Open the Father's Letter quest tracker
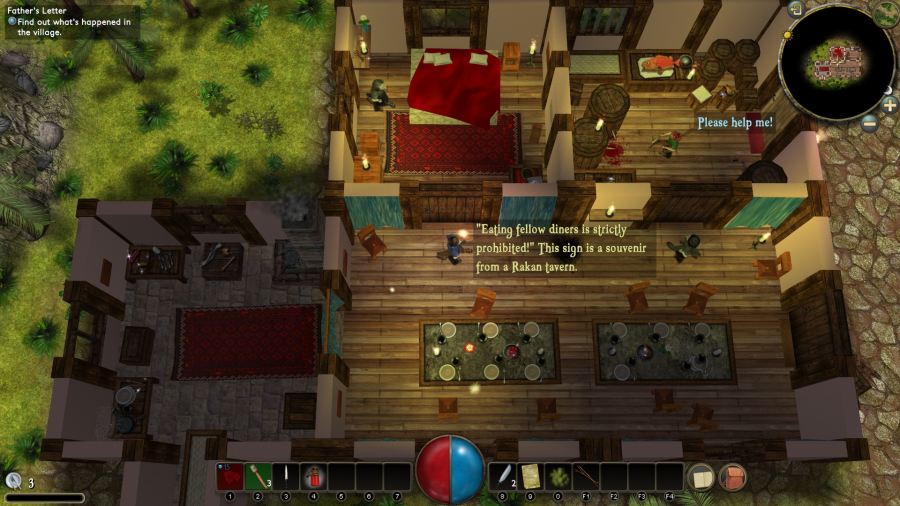 42,11
